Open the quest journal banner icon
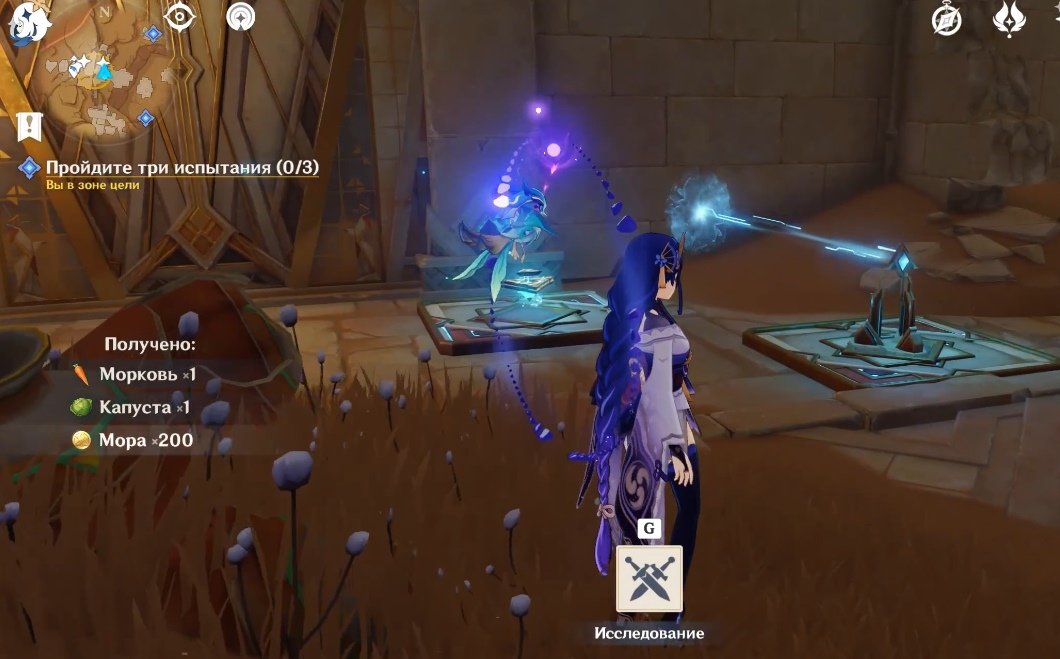1060x659 pixels. [x=29, y=126]
